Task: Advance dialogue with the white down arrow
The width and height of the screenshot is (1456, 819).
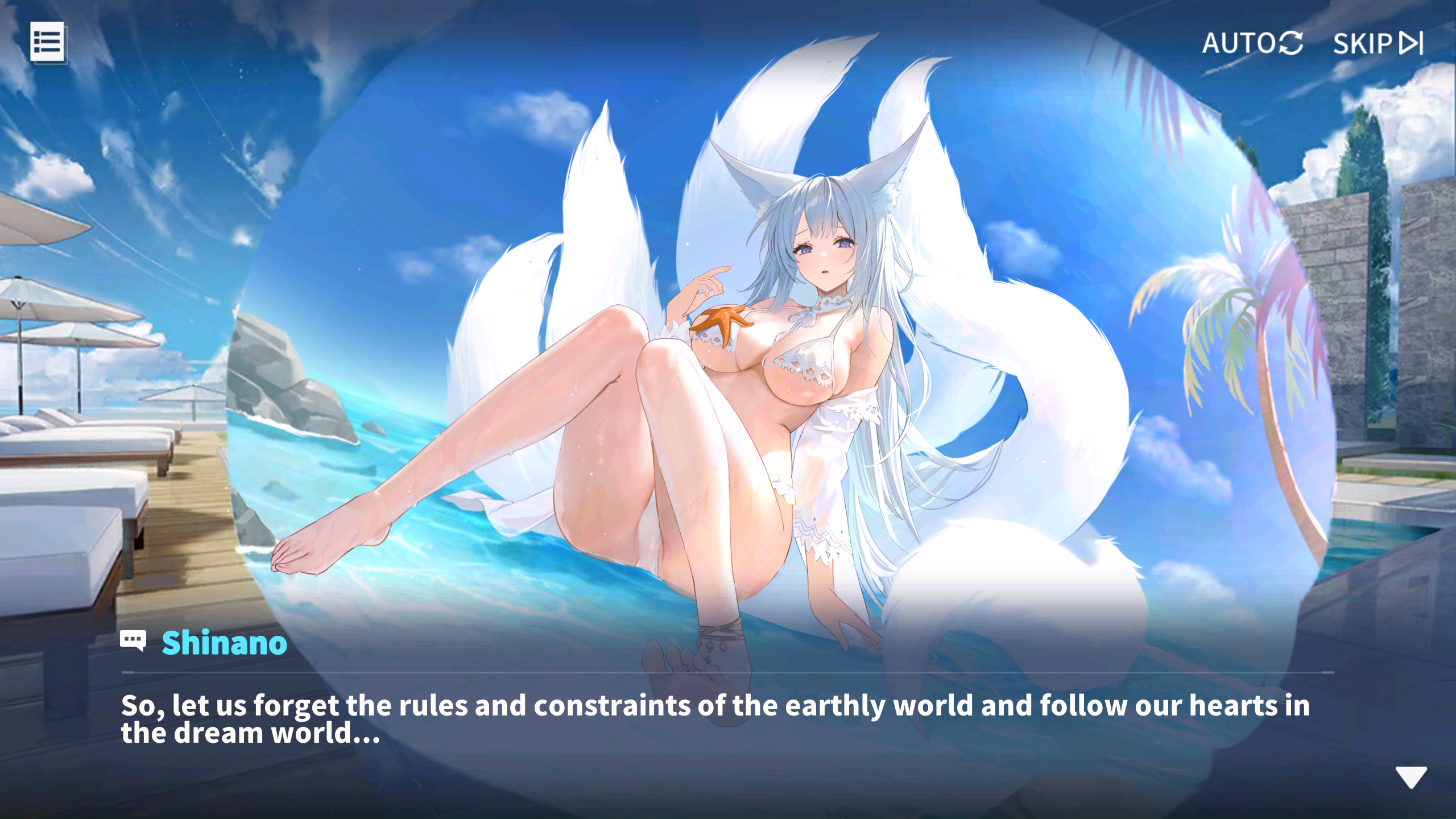Action: pos(1410,777)
